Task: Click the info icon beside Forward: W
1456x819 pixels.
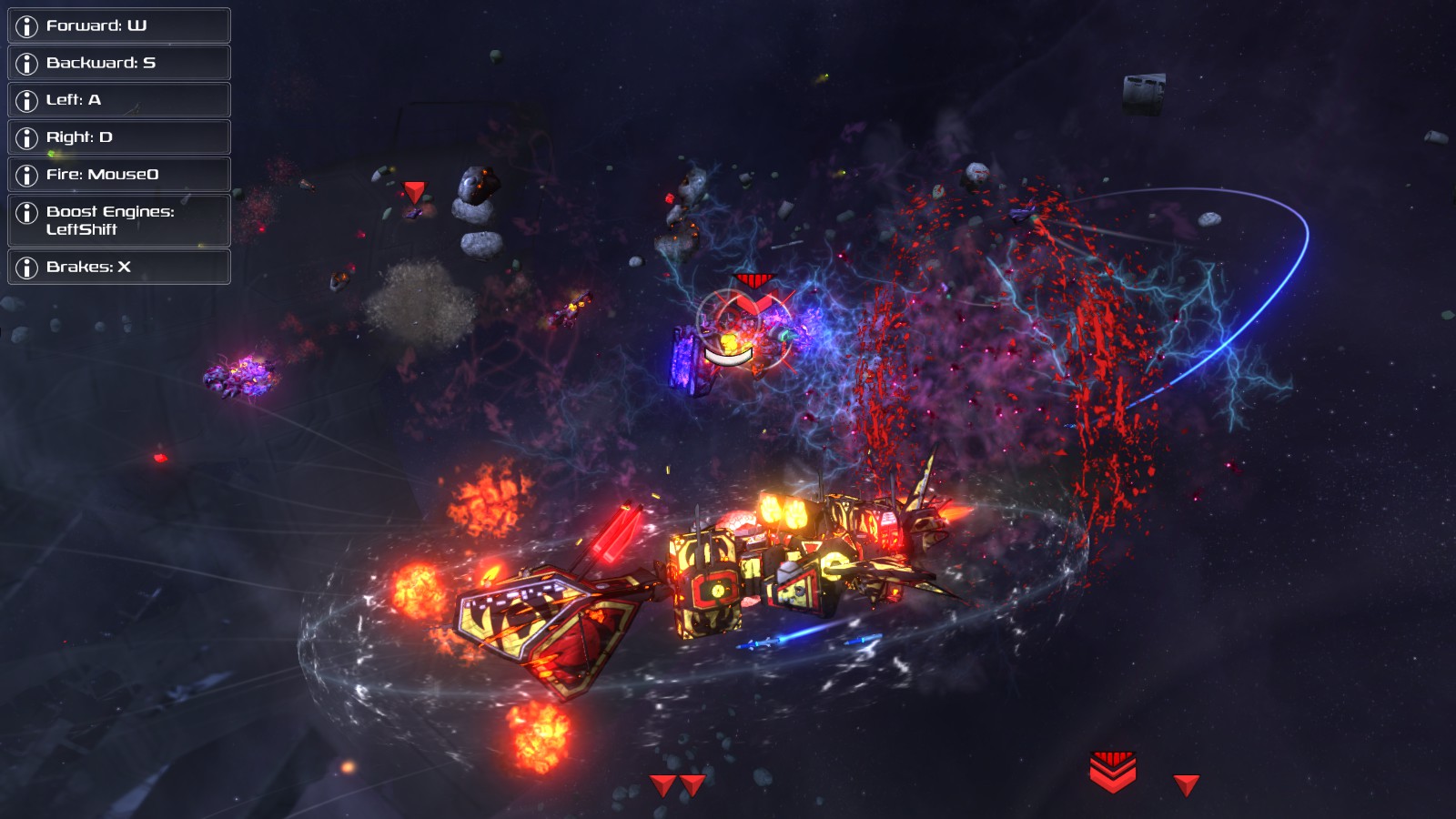Action: click(x=27, y=25)
